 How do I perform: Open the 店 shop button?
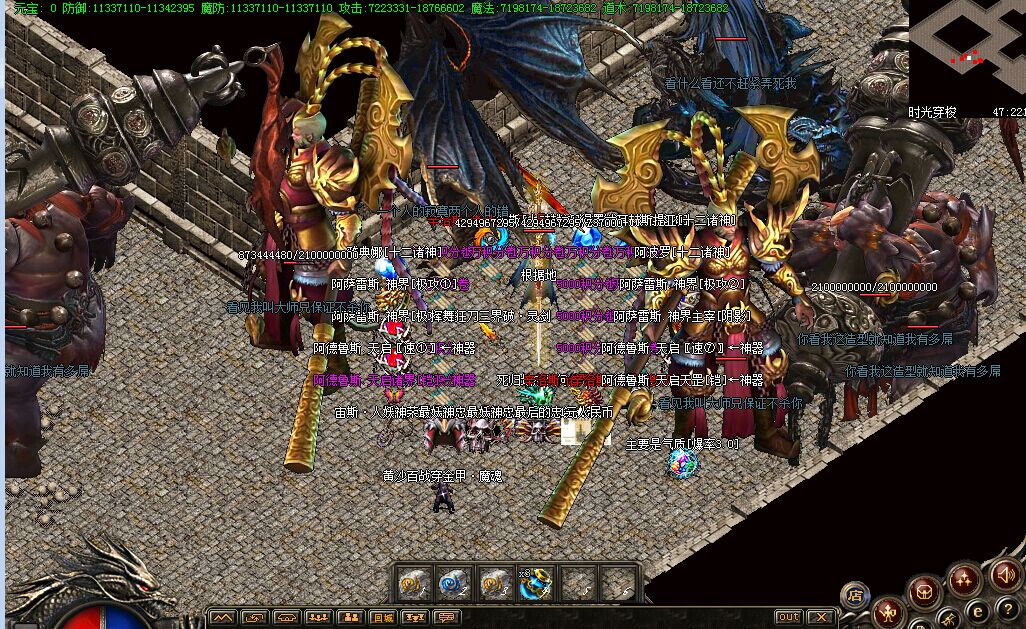click(854, 594)
